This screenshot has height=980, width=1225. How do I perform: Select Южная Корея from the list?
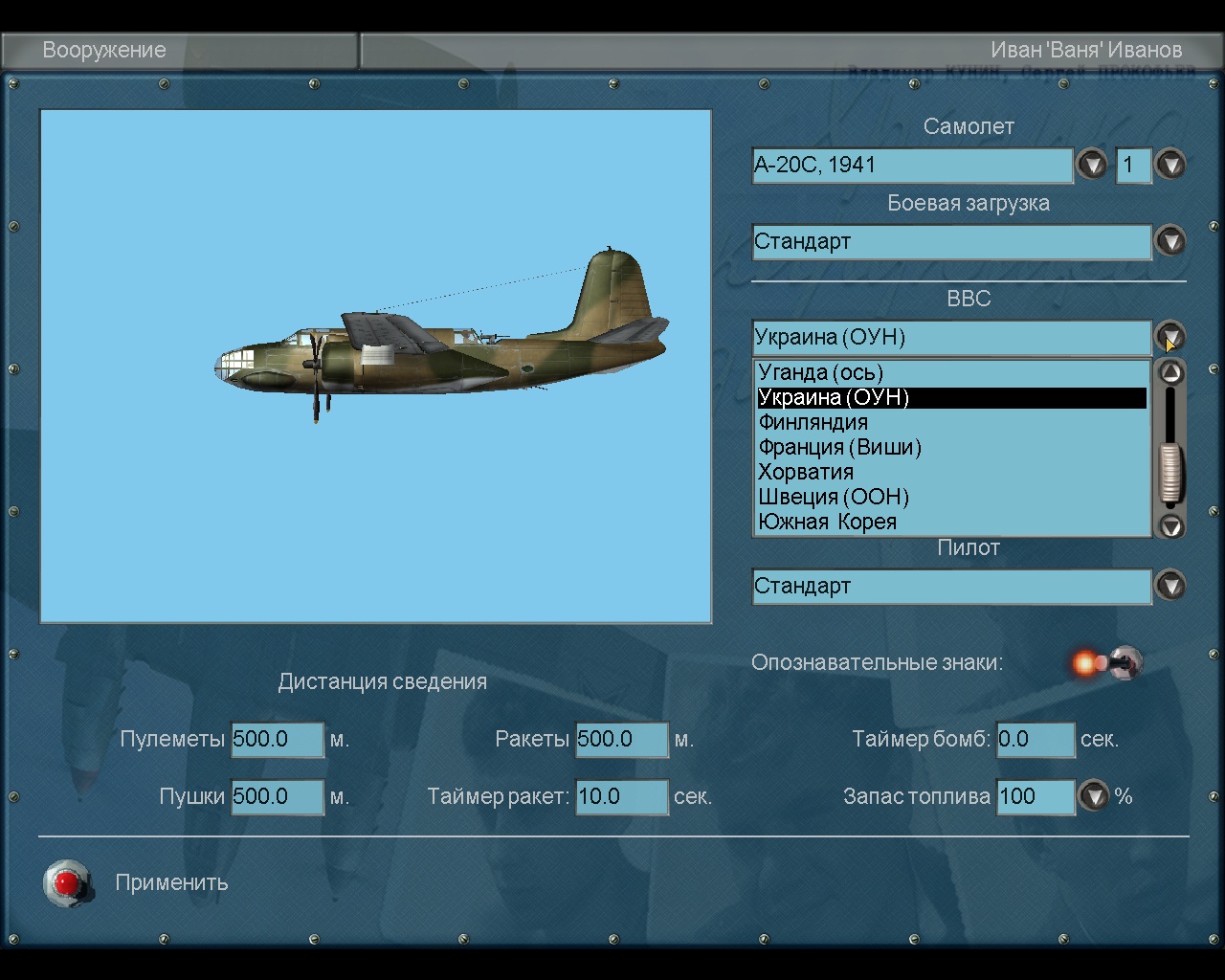pos(828,522)
